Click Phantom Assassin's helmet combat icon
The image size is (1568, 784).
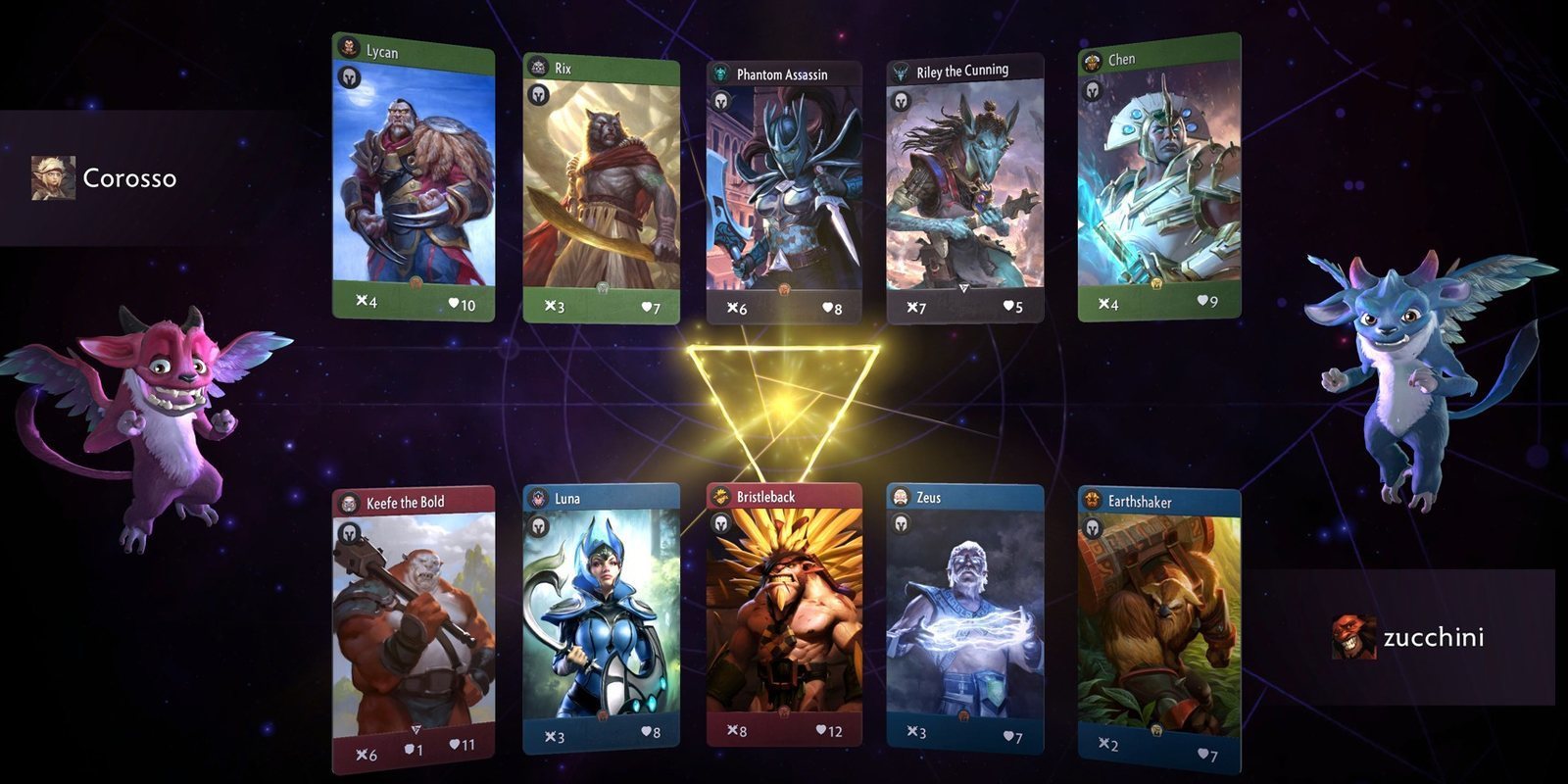pyautogui.click(x=722, y=100)
